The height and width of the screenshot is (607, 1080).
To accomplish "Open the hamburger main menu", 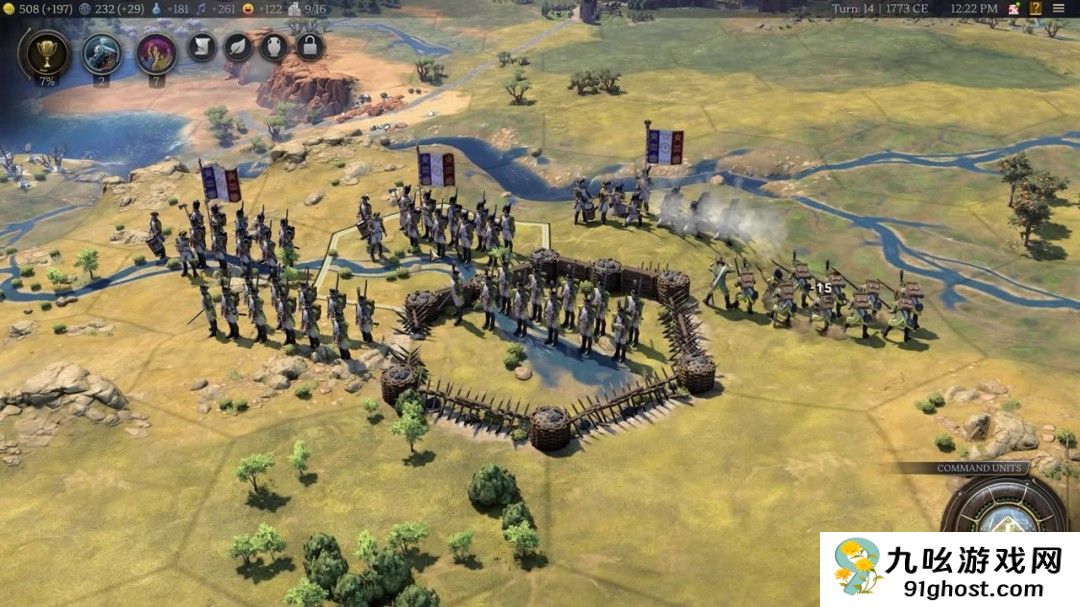I will (x=1059, y=8).
